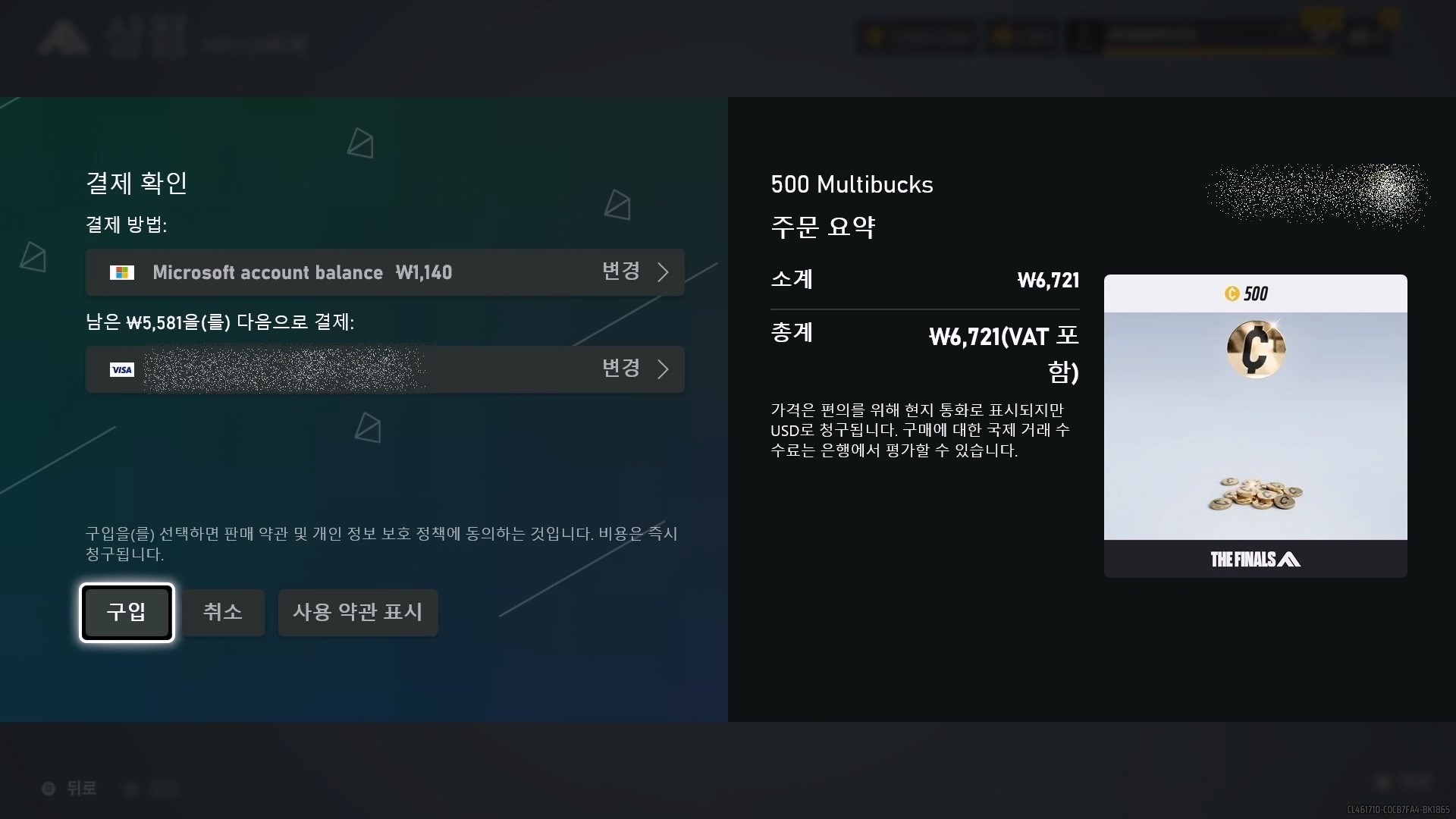
Task: Expand 변경 on the Visa payment method row
Action: tap(622, 369)
